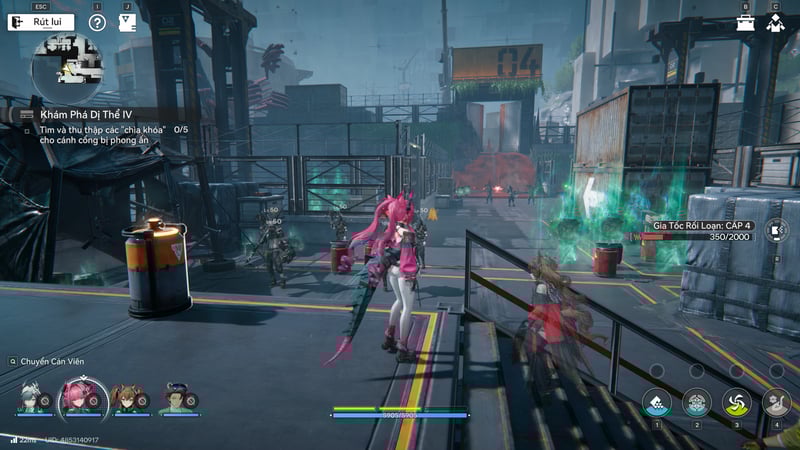Viewport: 800px width, 450px height.
Task: Open the circular minimap
Action: click(66, 68)
